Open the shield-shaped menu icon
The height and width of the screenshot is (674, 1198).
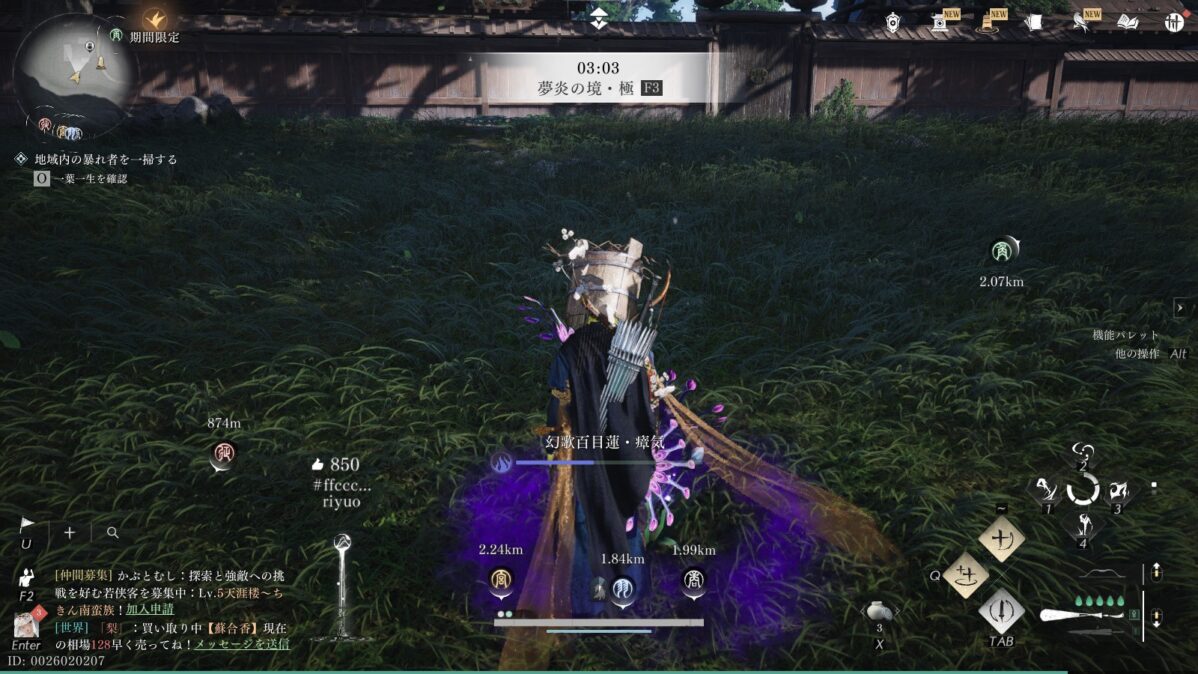pyautogui.click(x=893, y=22)
